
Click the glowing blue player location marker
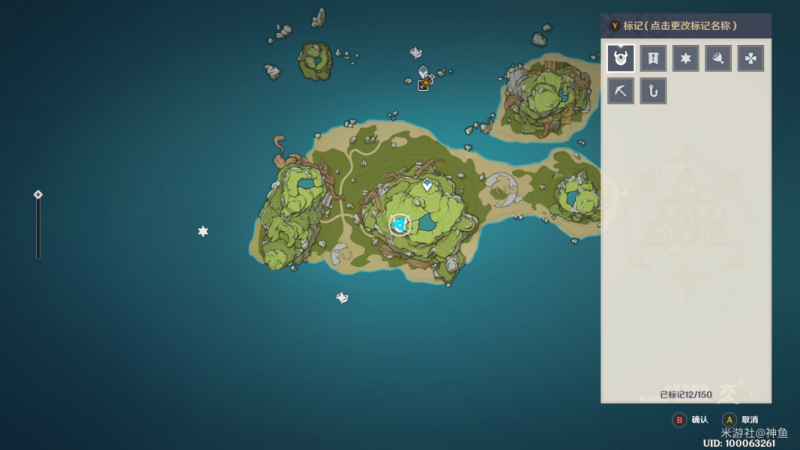pyautogui.click(x=401, y=225)
